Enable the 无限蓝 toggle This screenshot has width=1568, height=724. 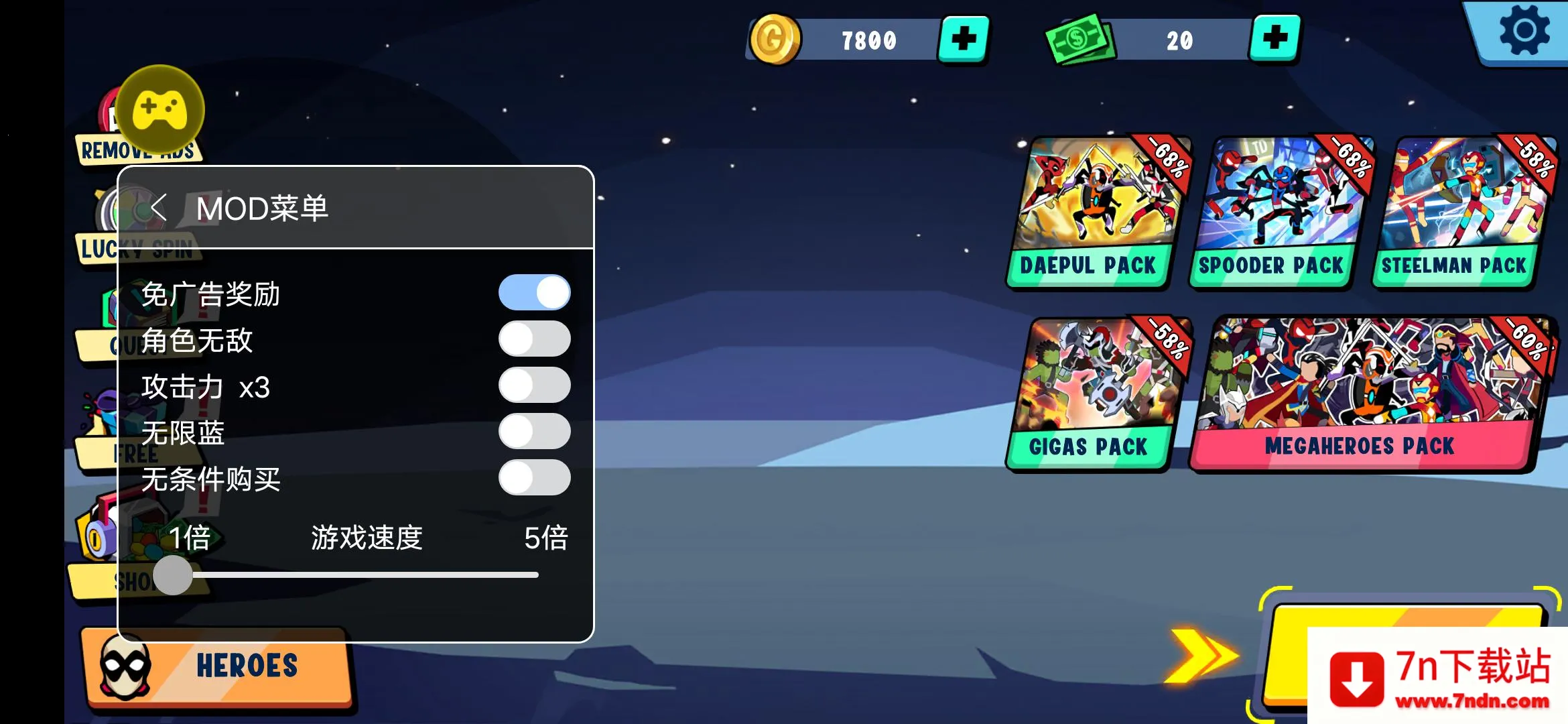pyautogui.click(x=534, y=432)
